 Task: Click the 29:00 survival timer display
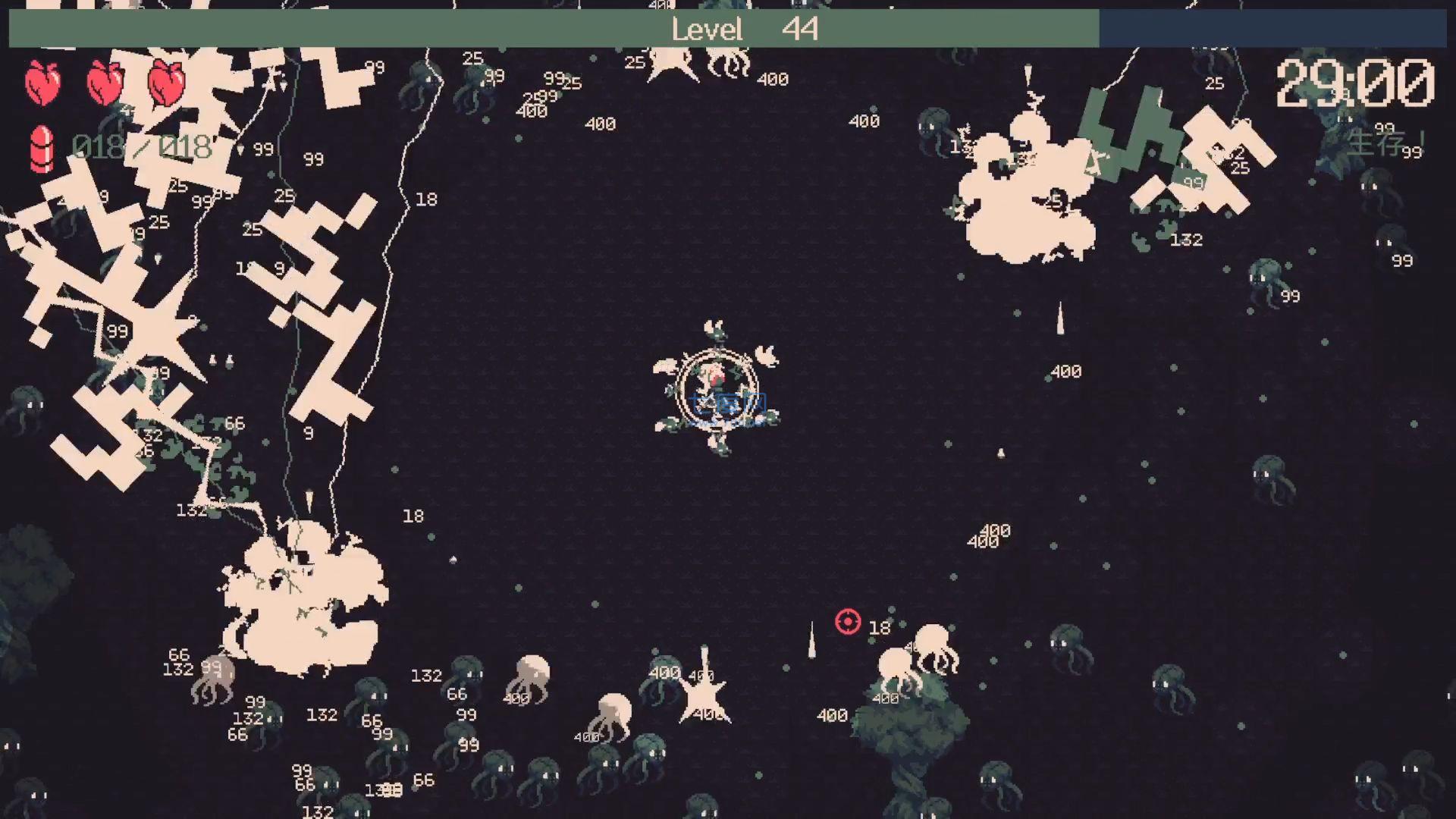(1354, 83)
